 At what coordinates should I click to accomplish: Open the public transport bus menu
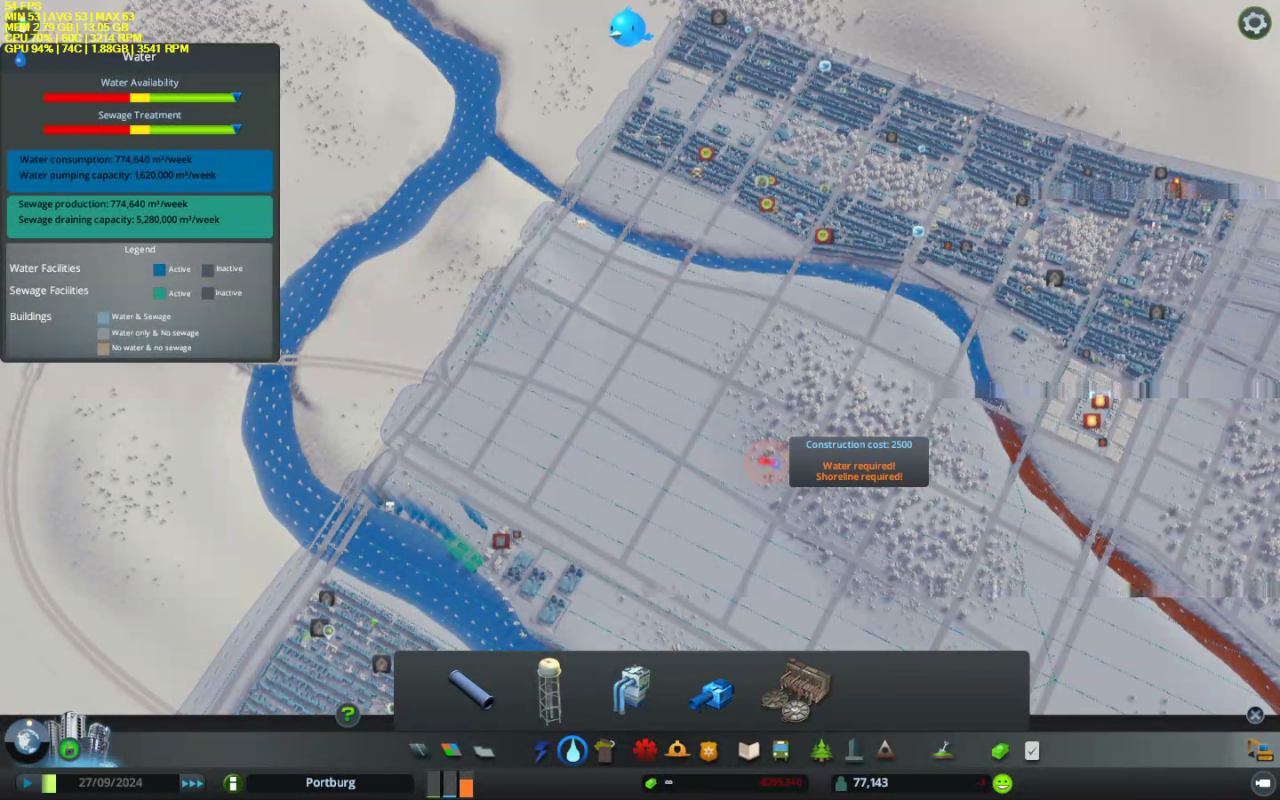point(780,750)
